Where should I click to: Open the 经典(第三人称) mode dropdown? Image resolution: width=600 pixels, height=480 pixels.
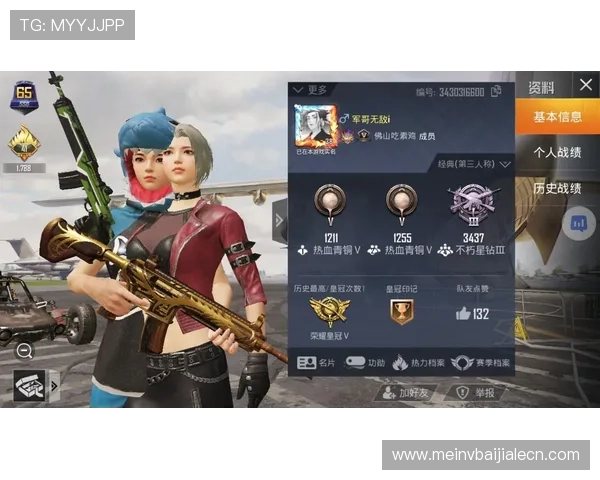point(474,163)
